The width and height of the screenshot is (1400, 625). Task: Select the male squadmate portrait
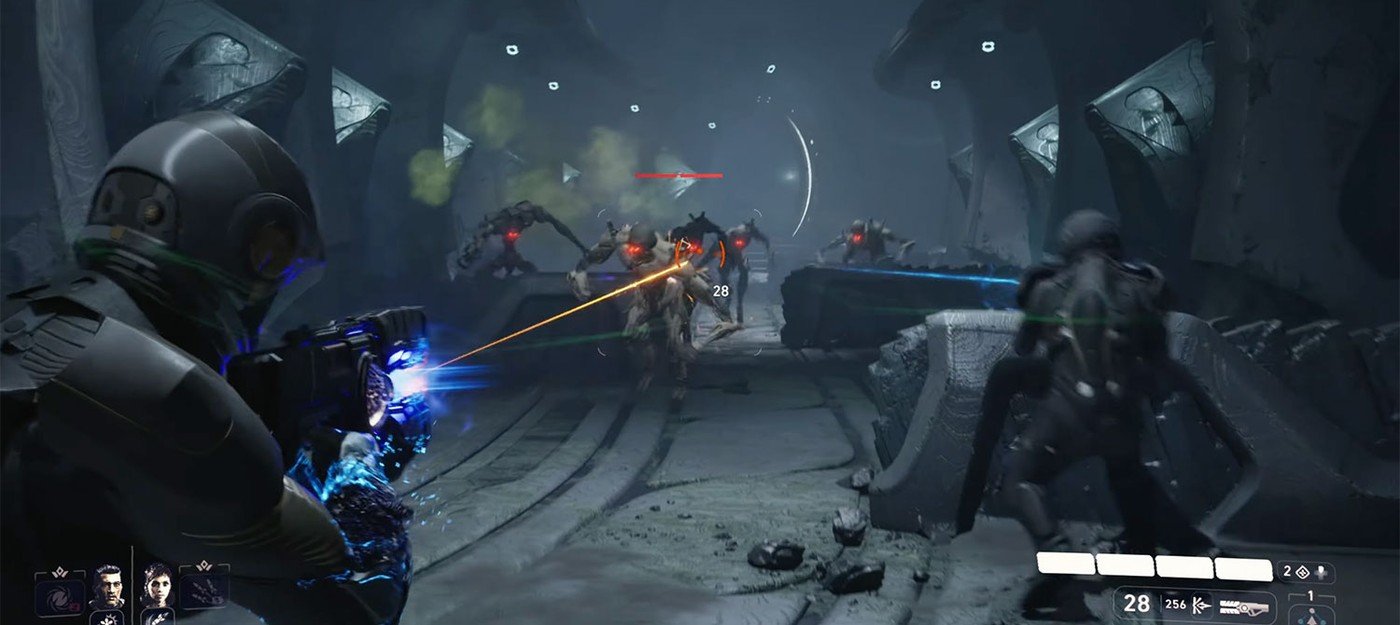click(x=107, y=585)
